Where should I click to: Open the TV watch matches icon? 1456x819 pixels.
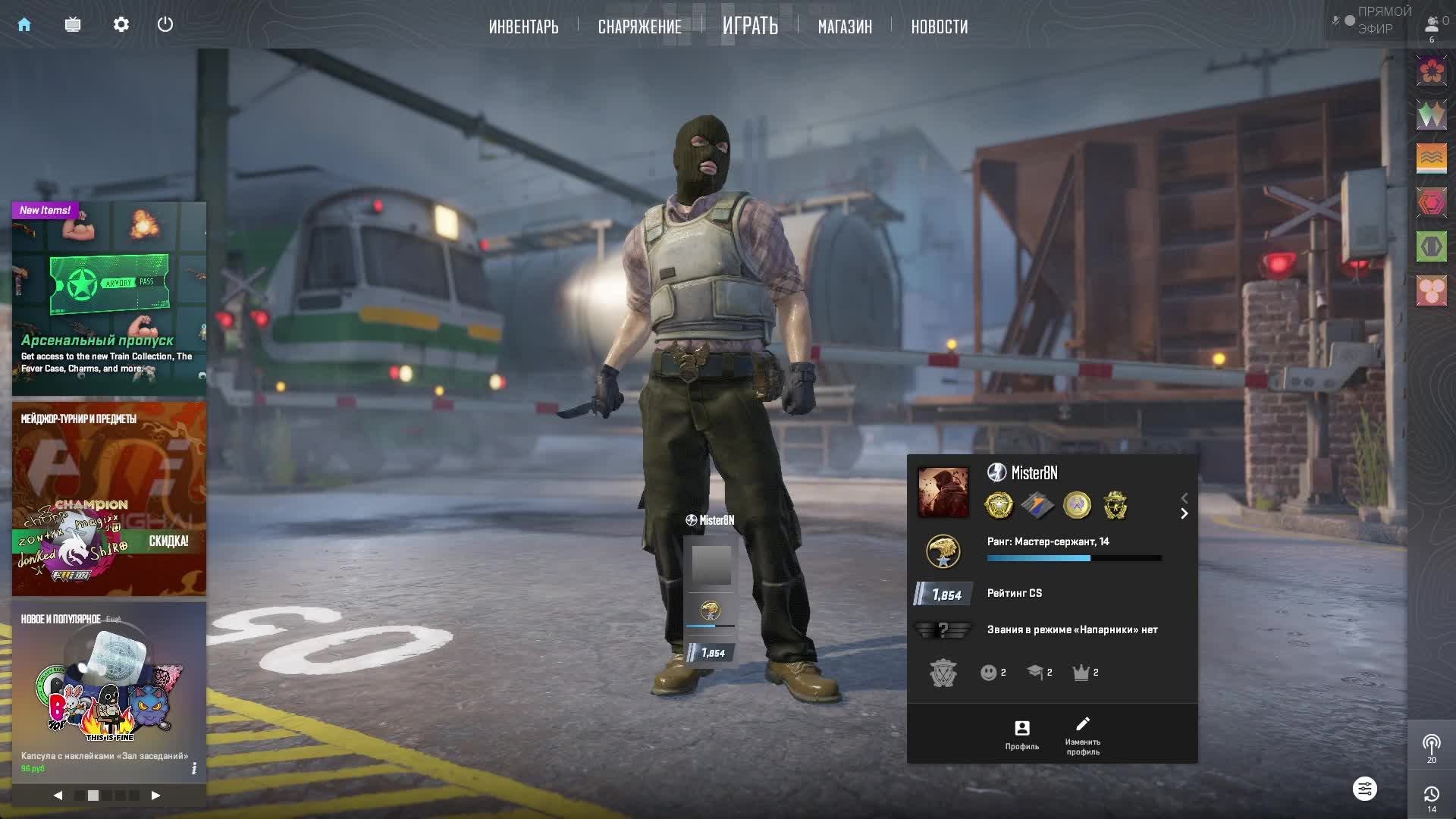(73, 25)
